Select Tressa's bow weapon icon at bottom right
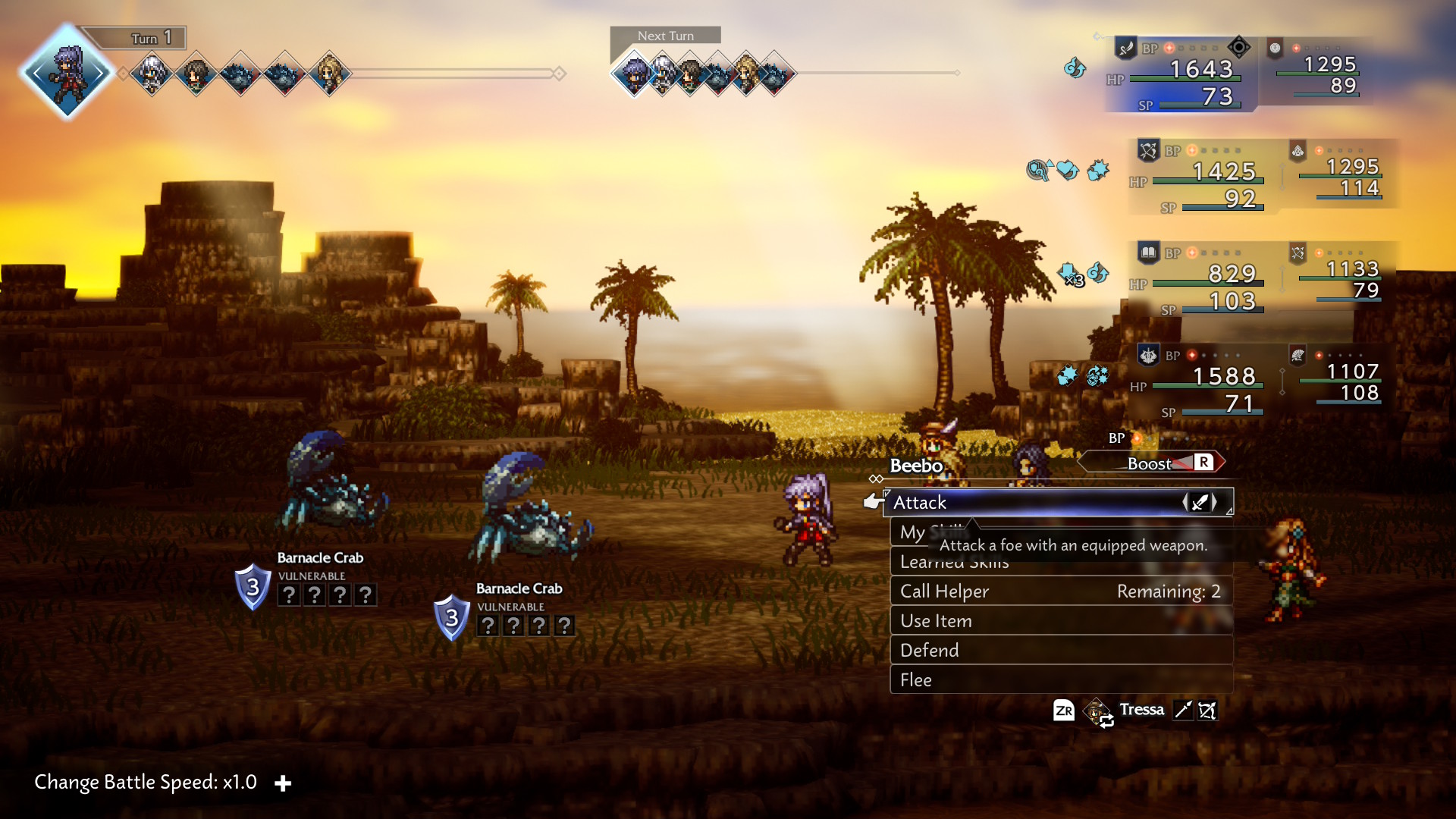Image resolution: width=1456 pixels, height=819 pixels. point(1207,711)
